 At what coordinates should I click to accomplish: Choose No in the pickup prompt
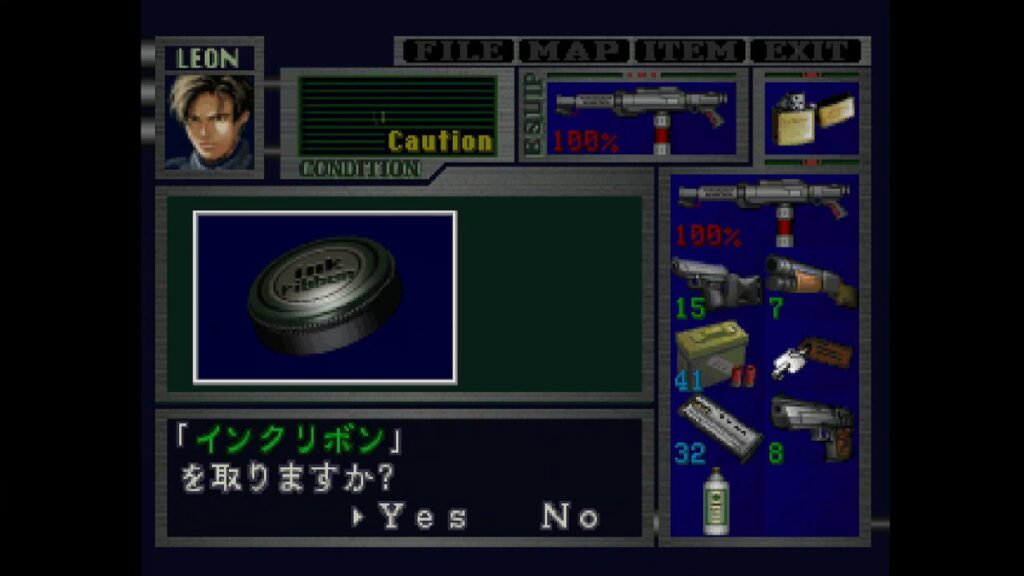570,517
